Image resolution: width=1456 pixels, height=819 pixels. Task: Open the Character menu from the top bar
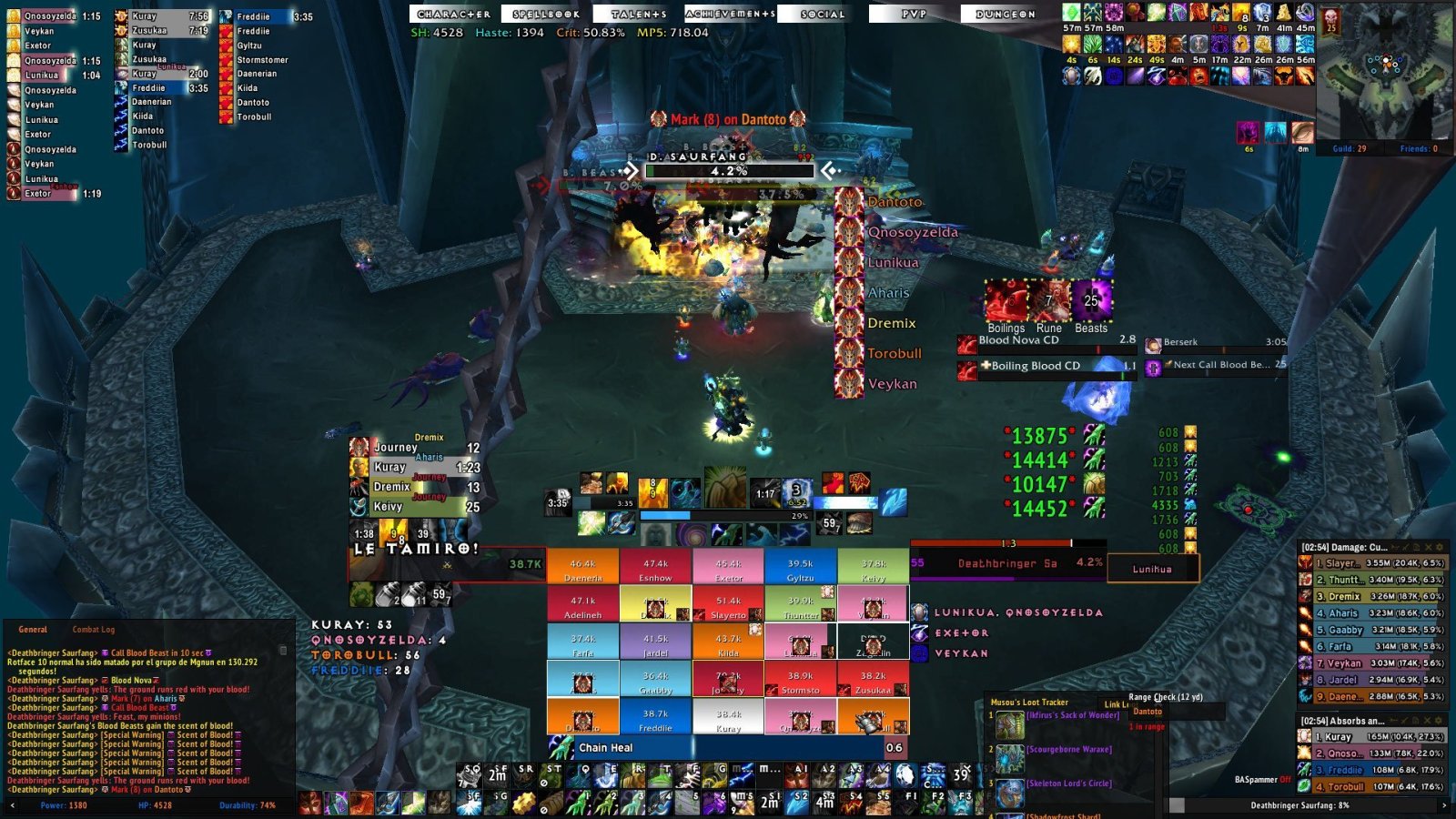pyautogui.click(x=452, y=15)
